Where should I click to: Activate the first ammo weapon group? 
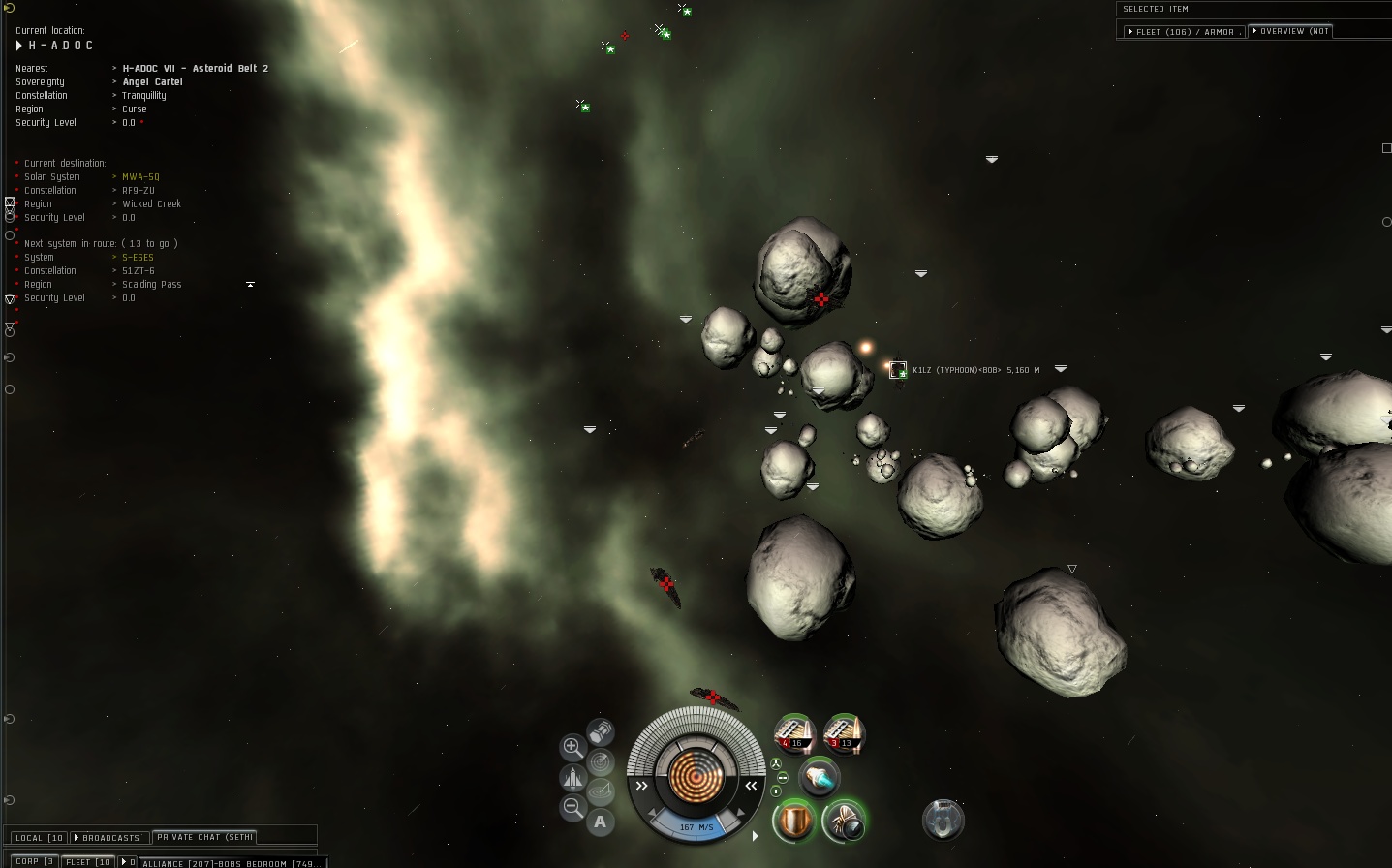coord(794,733)
